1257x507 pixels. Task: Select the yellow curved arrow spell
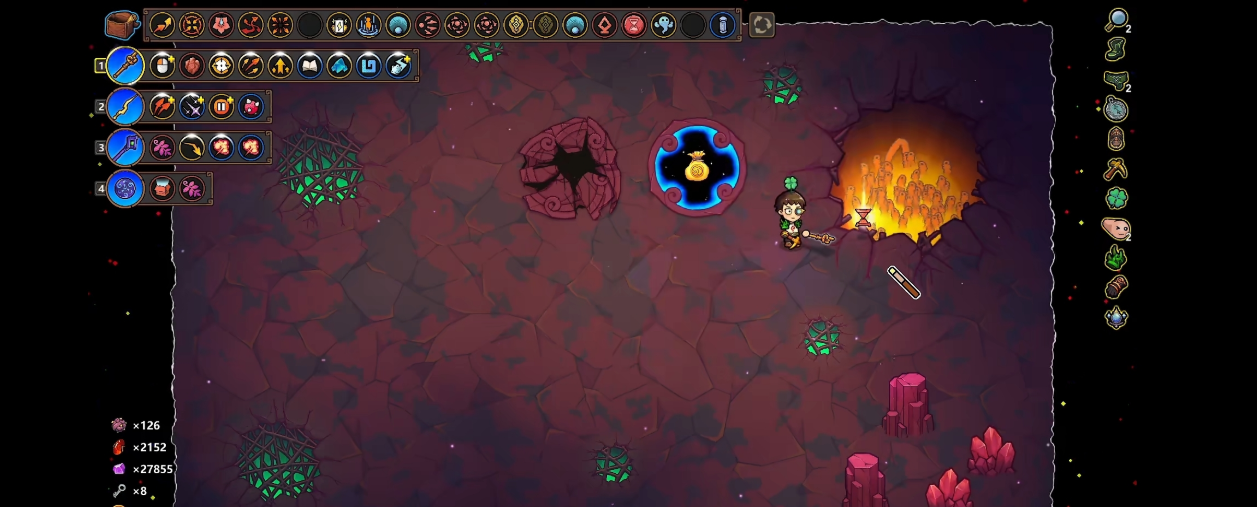tap(191, 147)
